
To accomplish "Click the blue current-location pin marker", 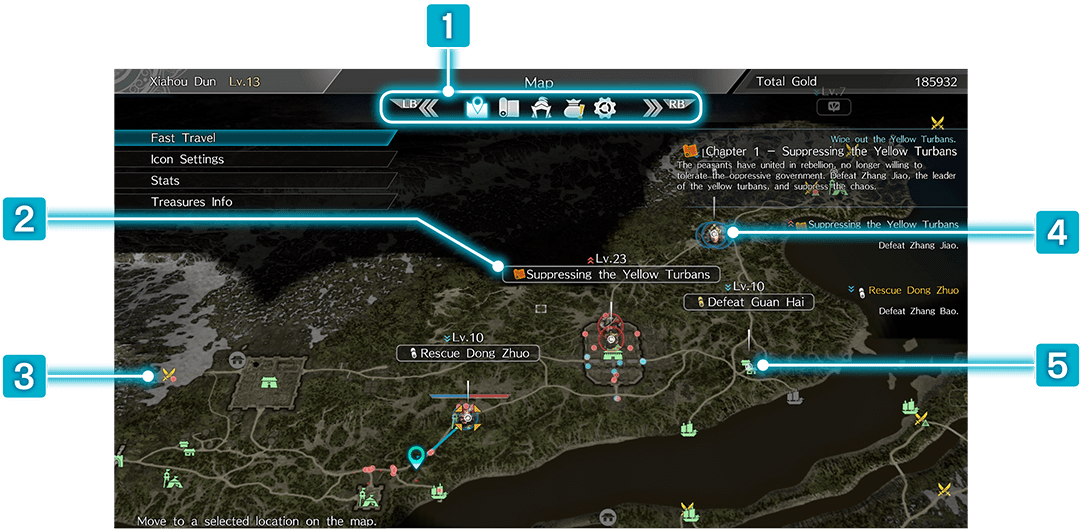I will coord(417,458).
